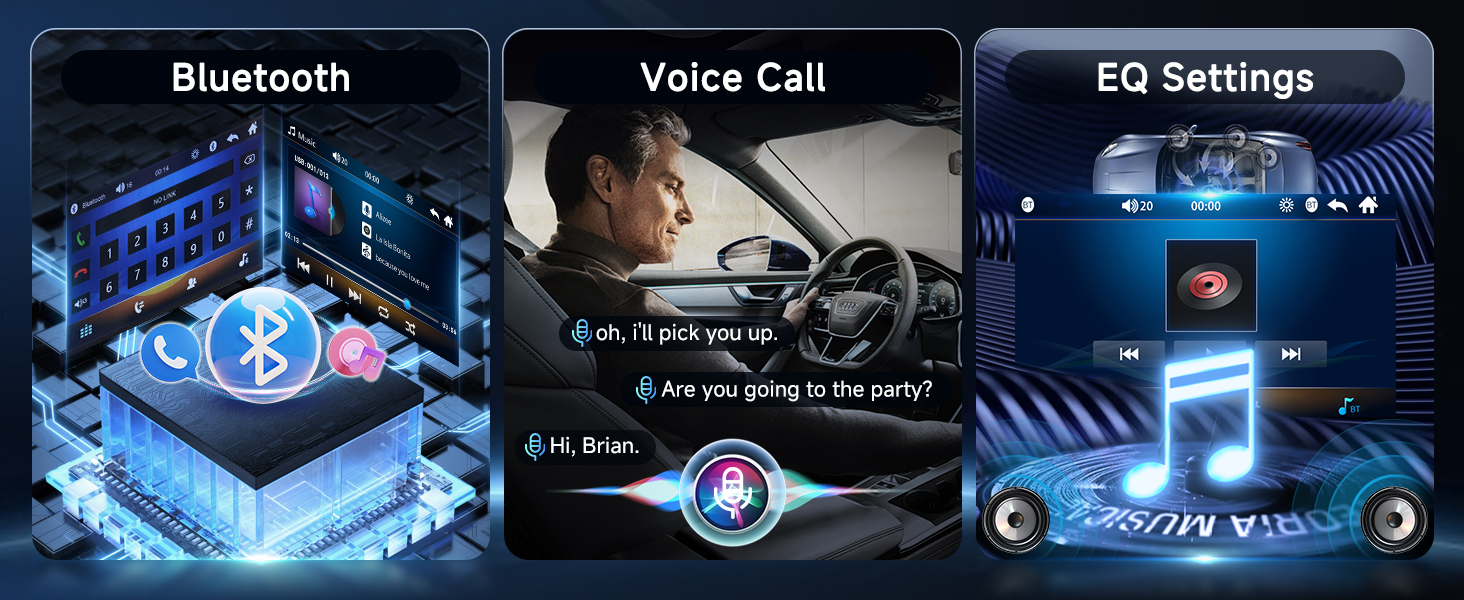The width and height of the screenshot is (1464, 600).
Task: Open the keypad grid icon on the dialer
Action: pyautogui.click(x=87, y=331)
